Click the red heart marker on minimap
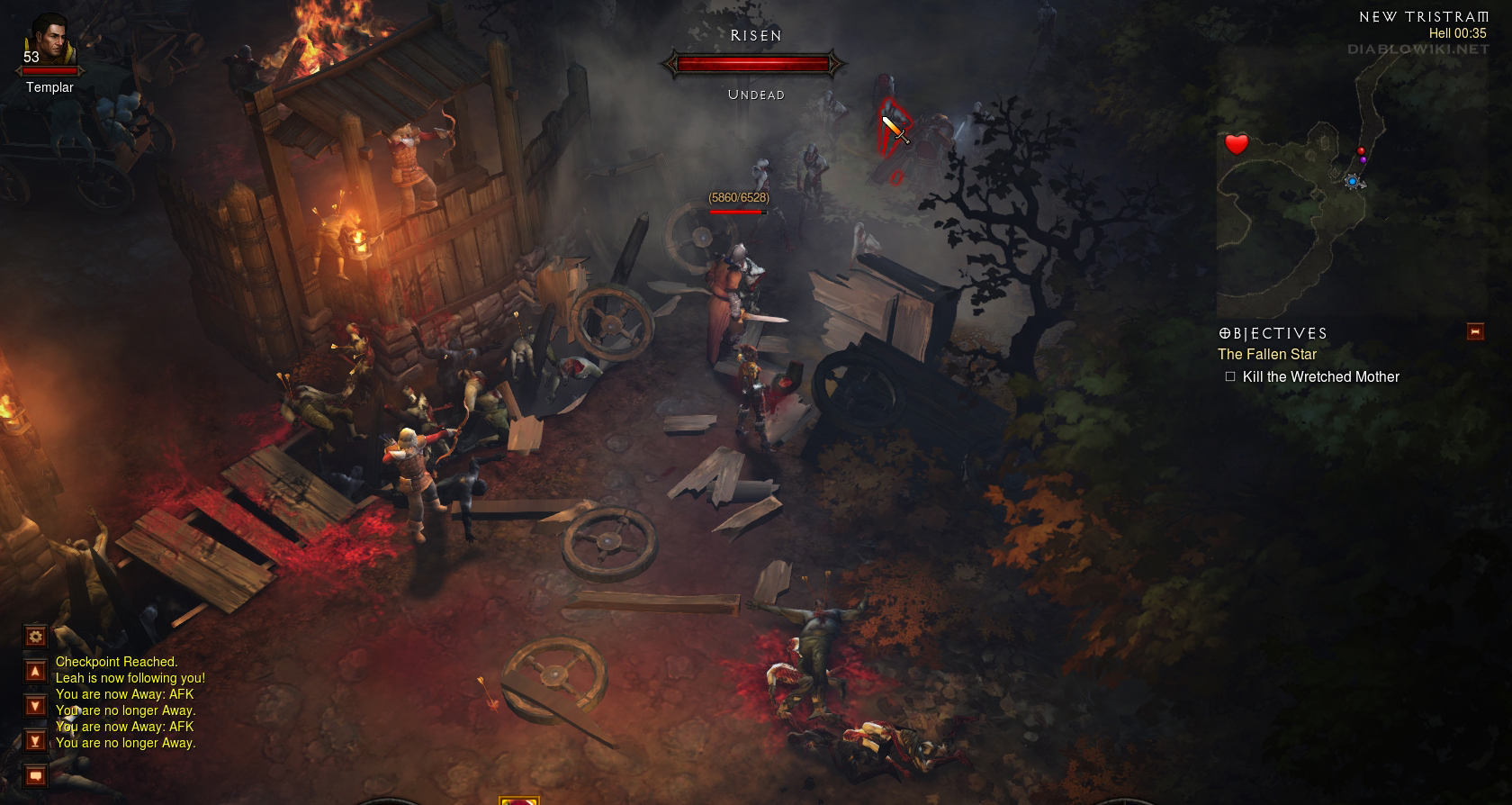Viewport: 1512px width, 805px height. coord(1237,144)
